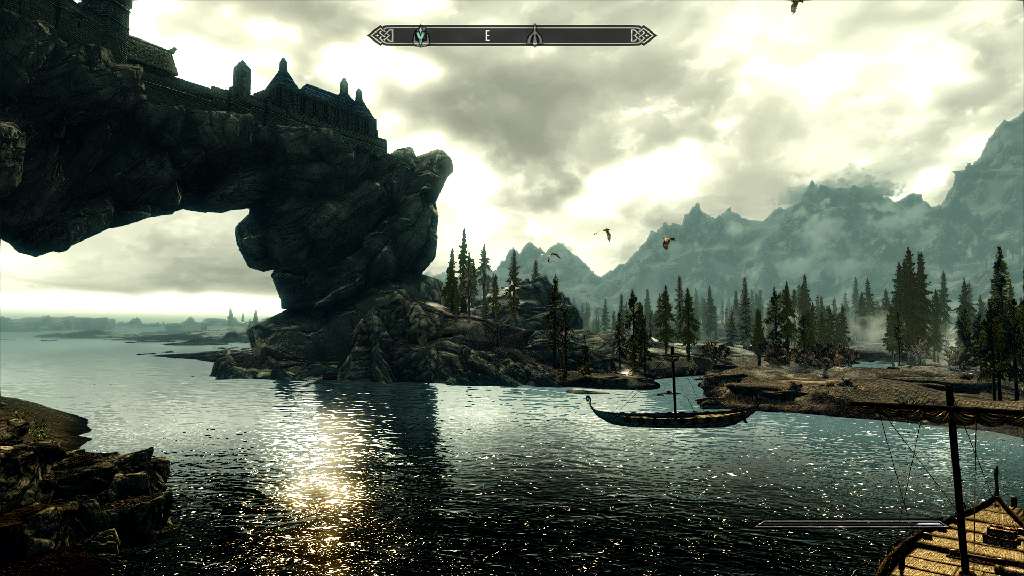Click the teal marker icon on the compass
Viewport: 1024px width, 576px height.
click(x=421, y=36)
